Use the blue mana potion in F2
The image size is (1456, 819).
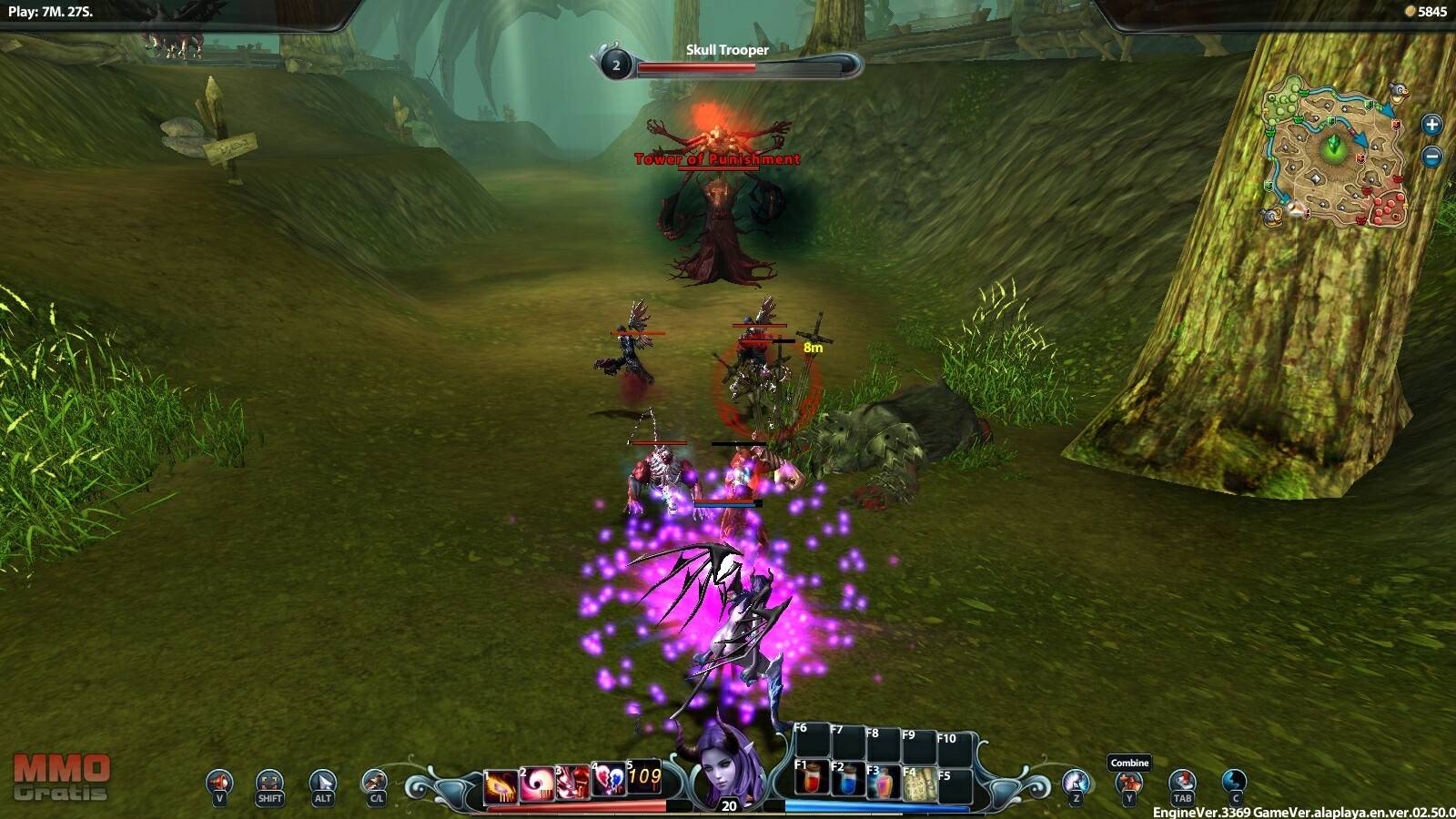click(x=847, y=782)
